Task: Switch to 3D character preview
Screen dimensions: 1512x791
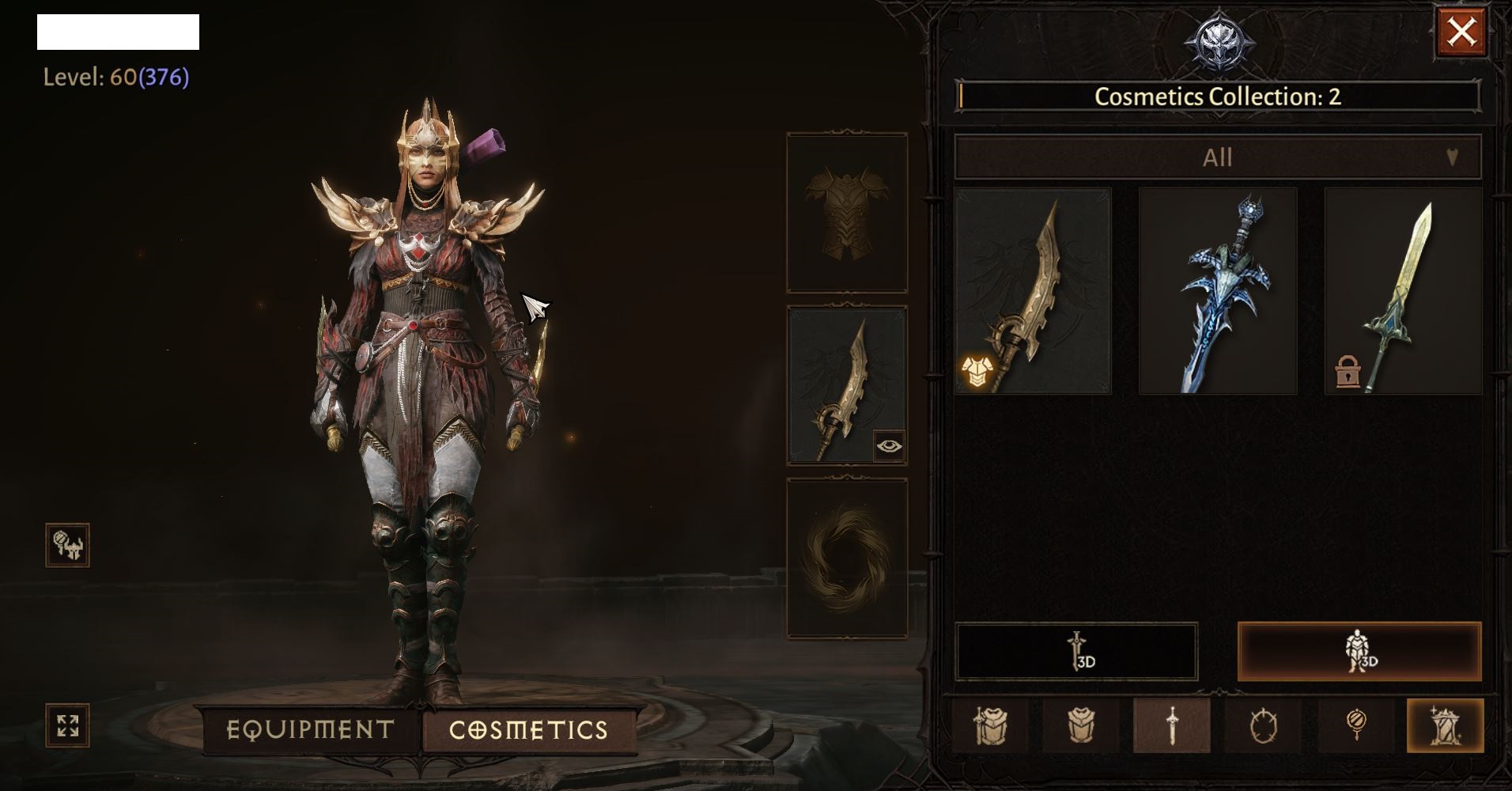Action: 1359,652
